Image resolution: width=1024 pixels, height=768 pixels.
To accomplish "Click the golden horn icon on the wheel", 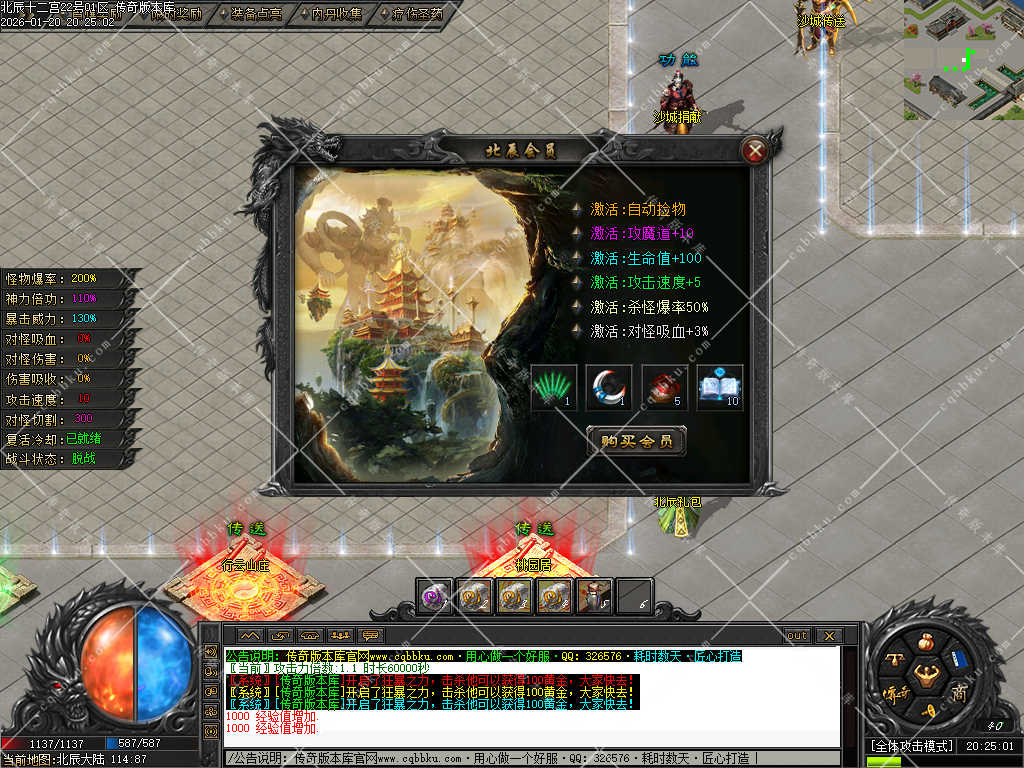I will click(x=927, y=711).
